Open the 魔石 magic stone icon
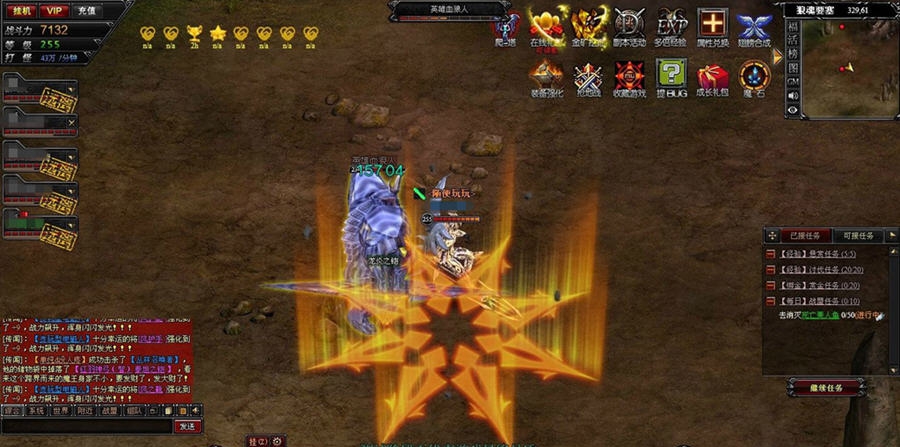The height and width of the screenshot is (447, 900). 753,77
